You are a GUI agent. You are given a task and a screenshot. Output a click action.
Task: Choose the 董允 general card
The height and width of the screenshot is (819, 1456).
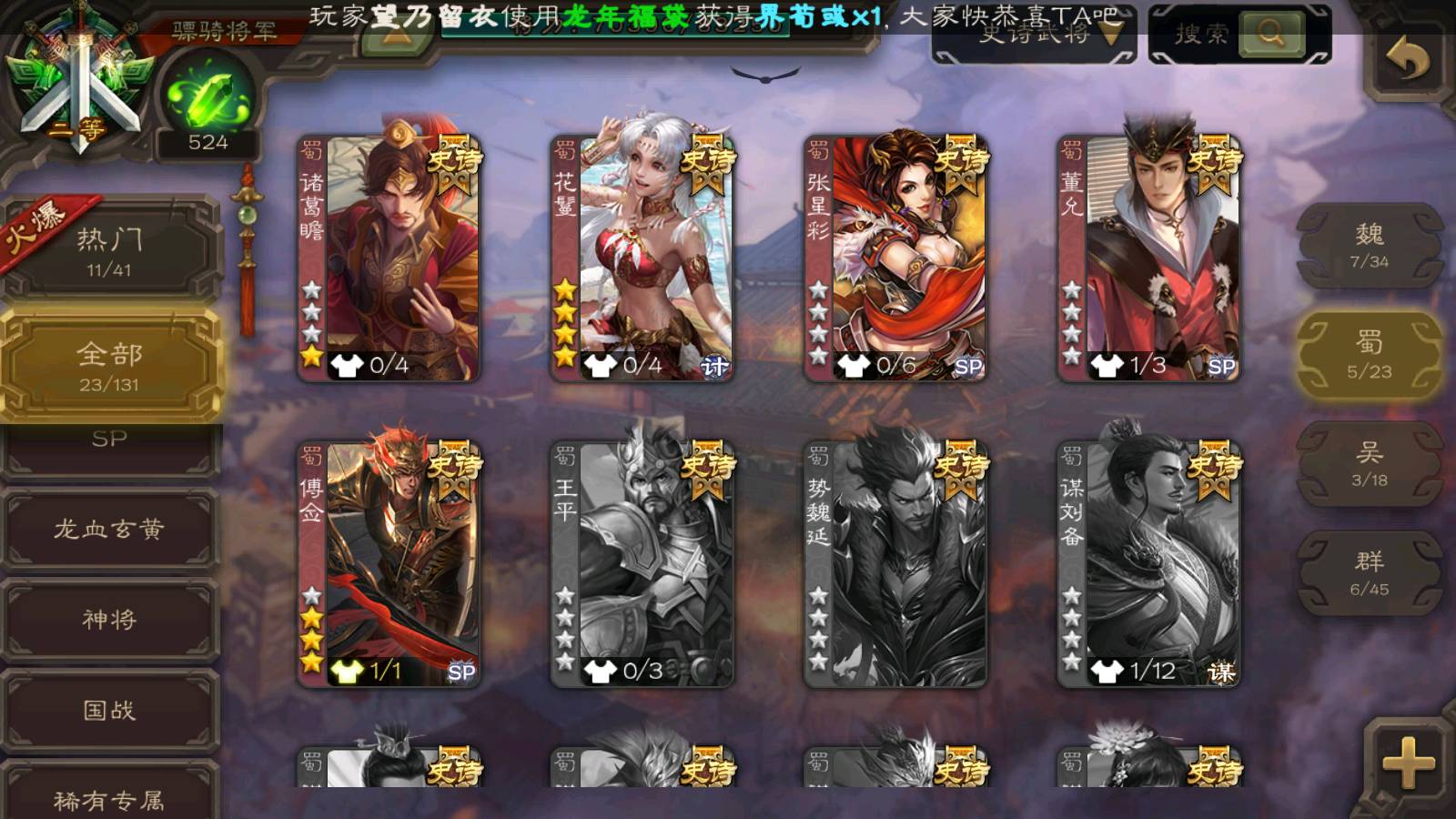click(x=1148, y=258)
